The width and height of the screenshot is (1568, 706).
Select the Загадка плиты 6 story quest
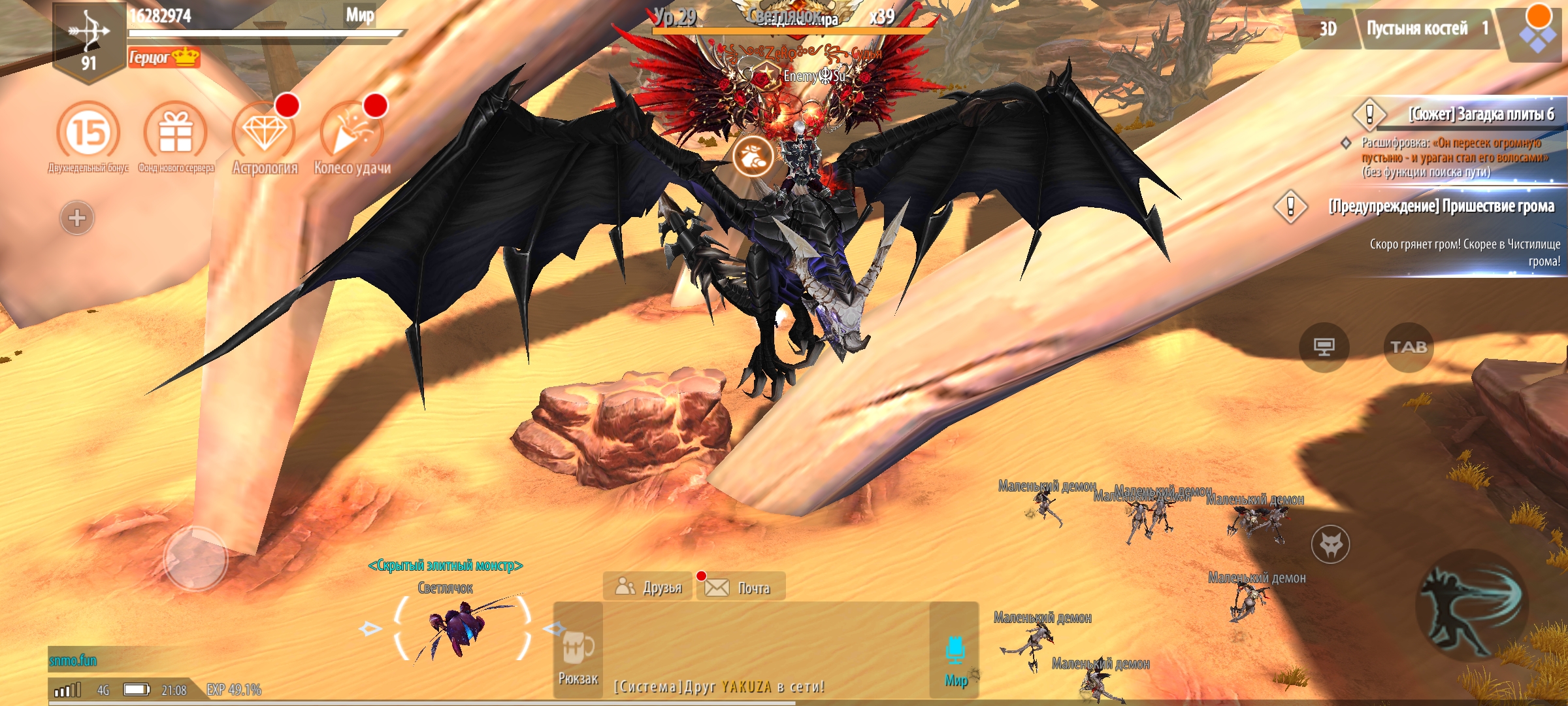pos(1480,114)
